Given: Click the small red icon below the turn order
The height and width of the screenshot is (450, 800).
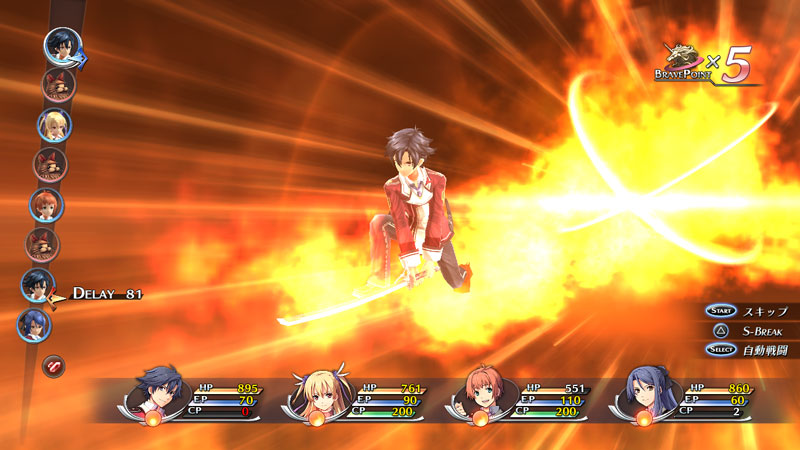Looking at the screenshot, I should pos(52,366).
